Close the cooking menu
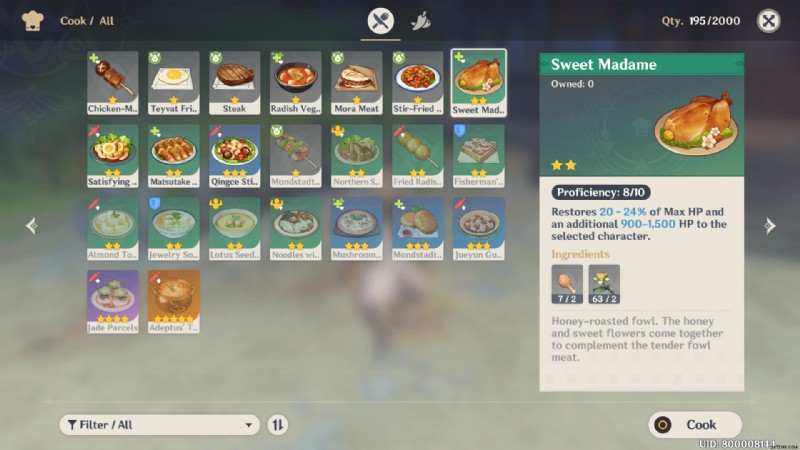The height and width of the screenshot is (450, 800). [768, 21]
